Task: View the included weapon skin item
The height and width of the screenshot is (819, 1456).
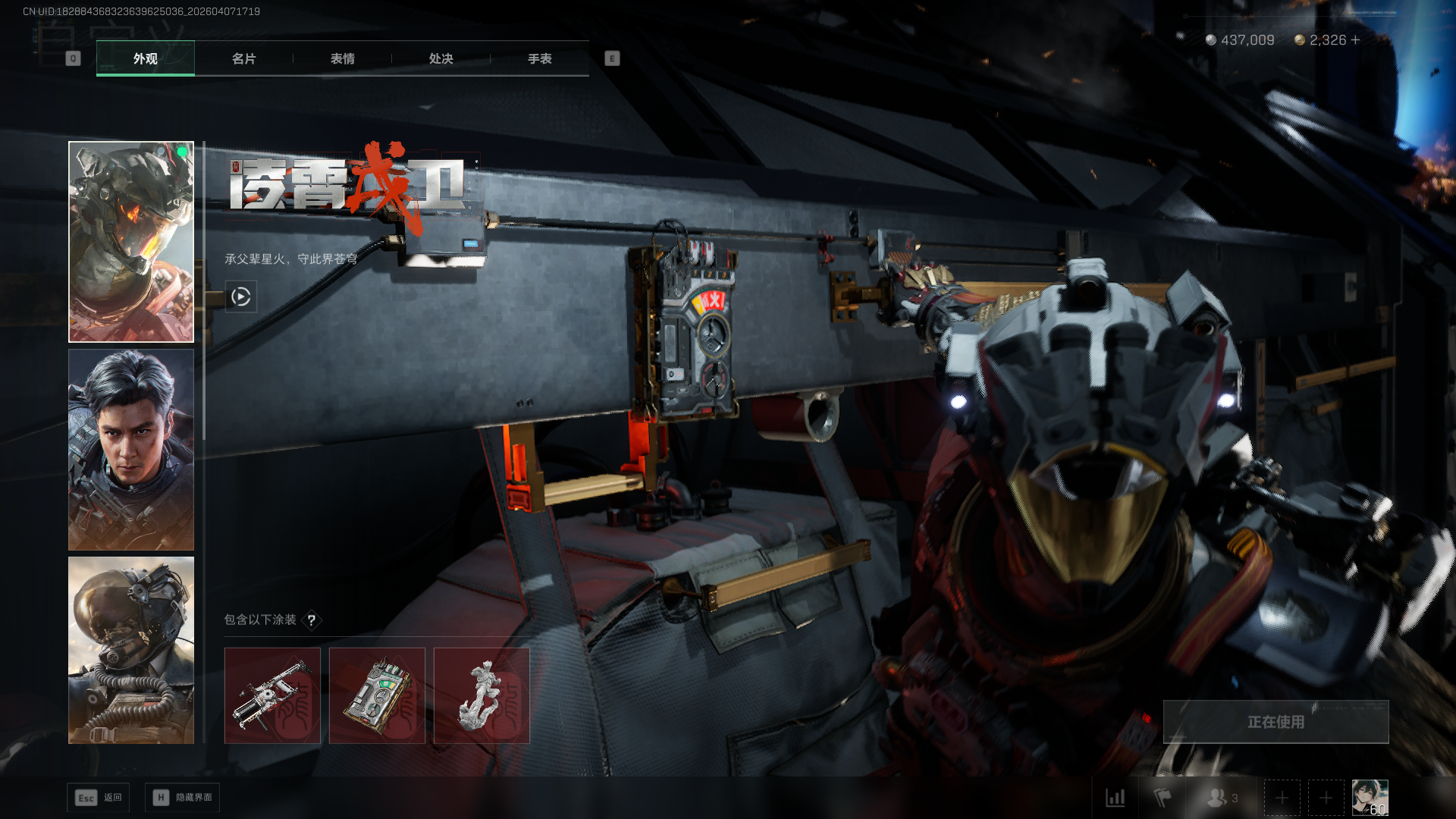Action: coord(272,695)
